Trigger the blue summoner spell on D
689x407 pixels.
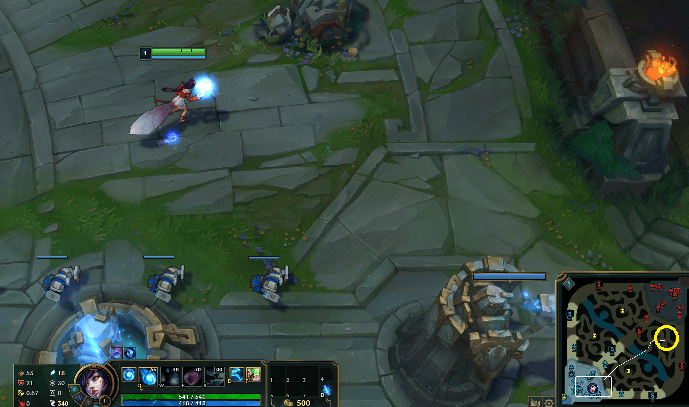(236, 375)
